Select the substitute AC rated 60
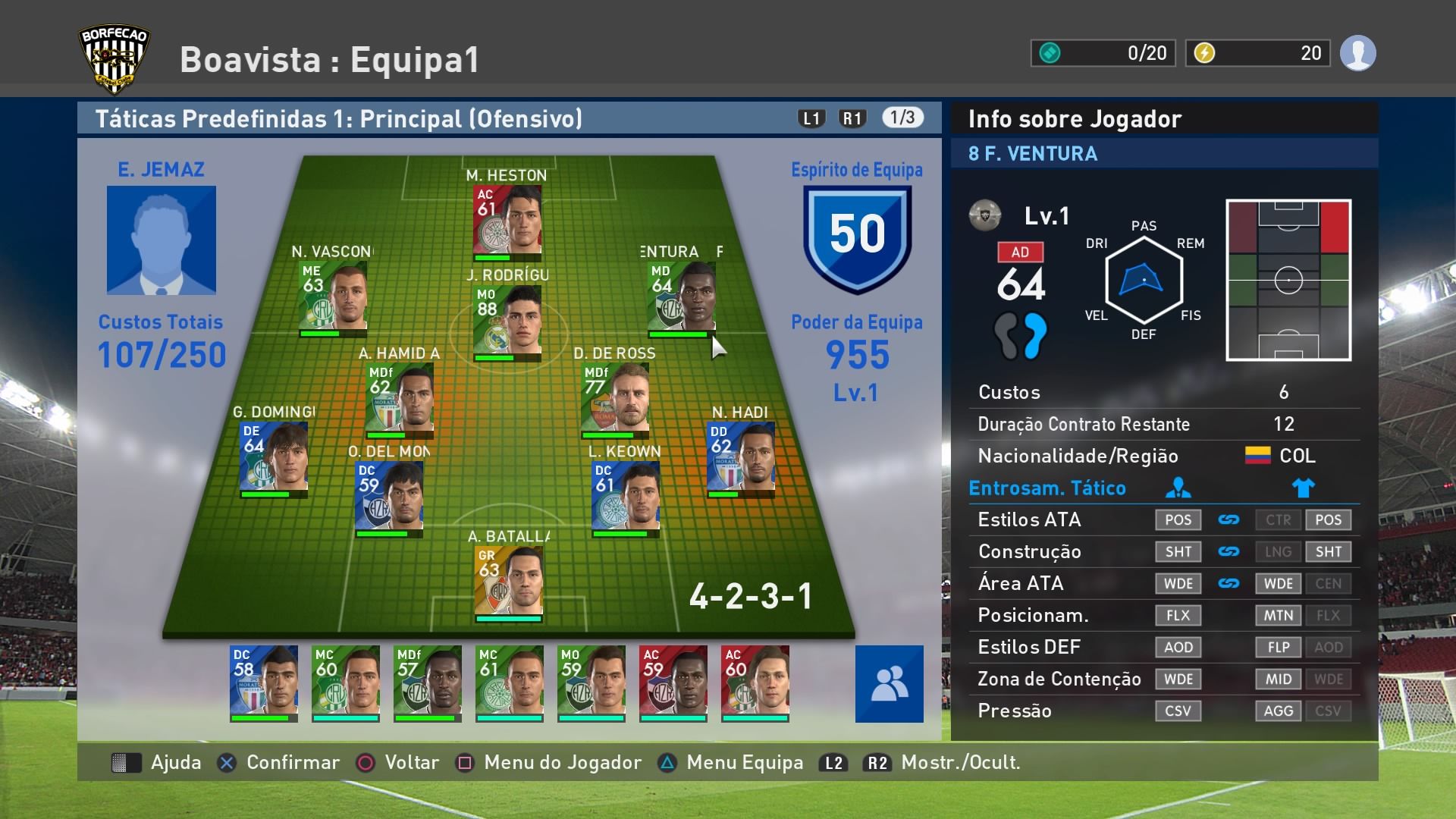The image size is (1456, 819). click(x=755, y=681)
